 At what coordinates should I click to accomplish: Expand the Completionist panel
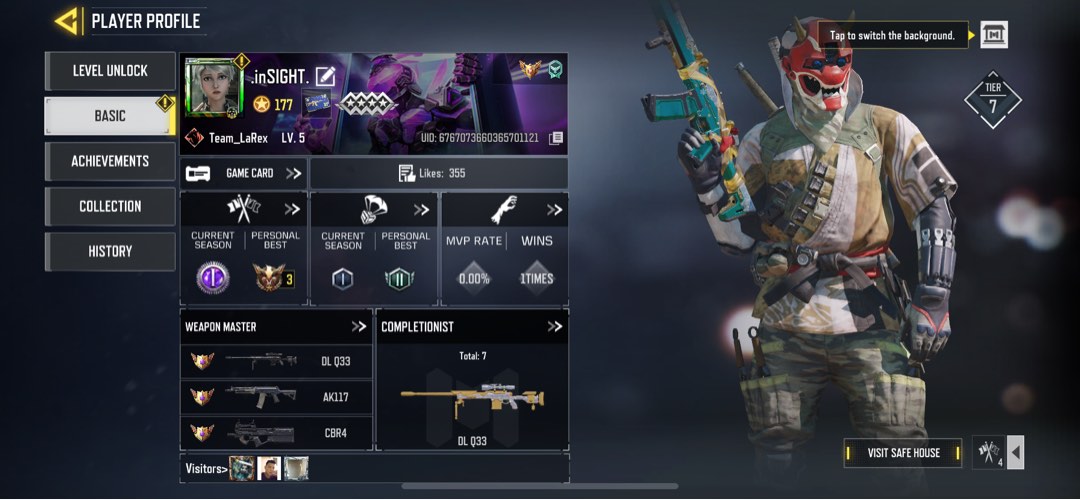pyautogui.click(x=555, y=327)
